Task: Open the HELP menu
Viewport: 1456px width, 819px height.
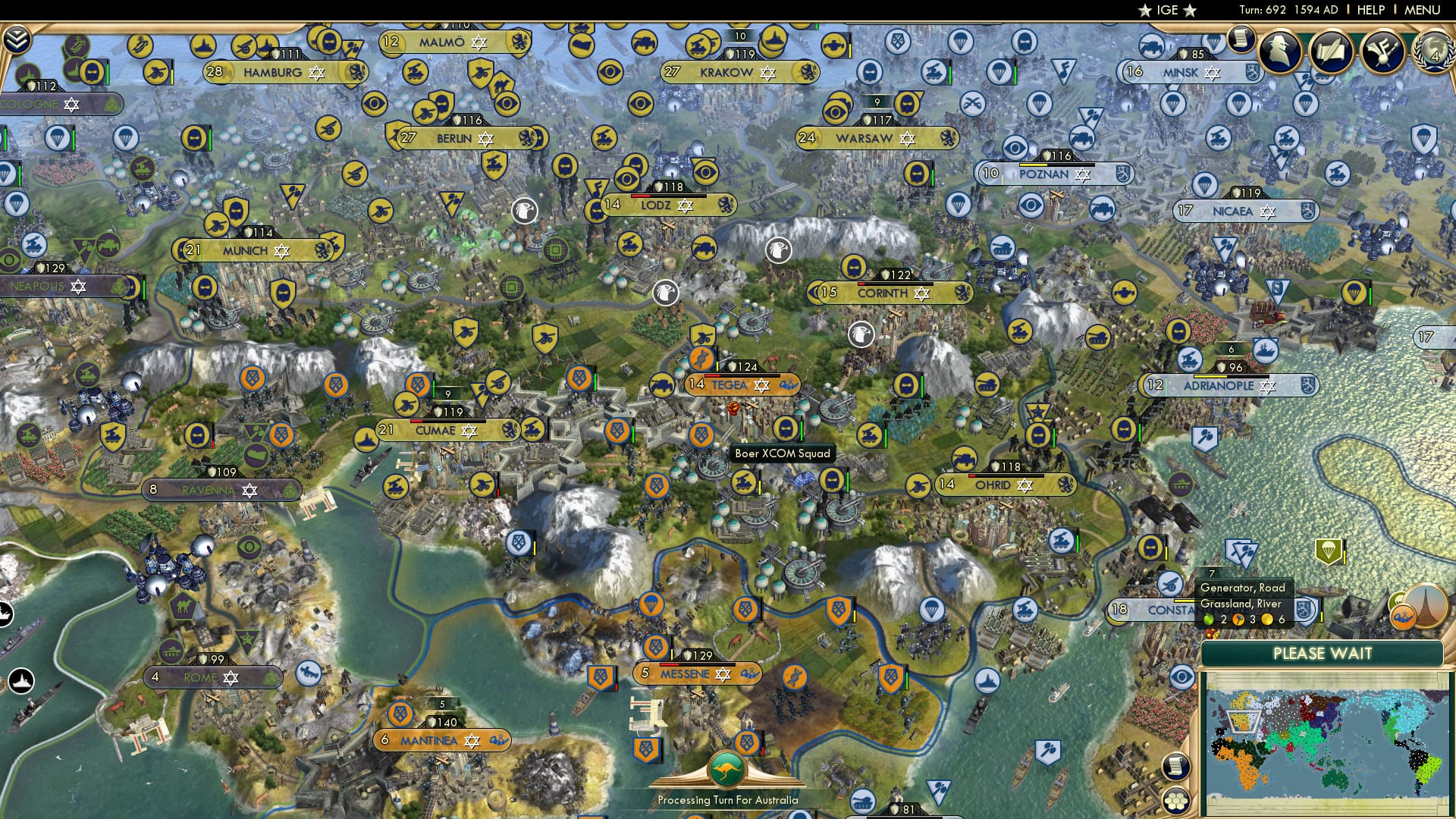Action: click(1371, 10)
